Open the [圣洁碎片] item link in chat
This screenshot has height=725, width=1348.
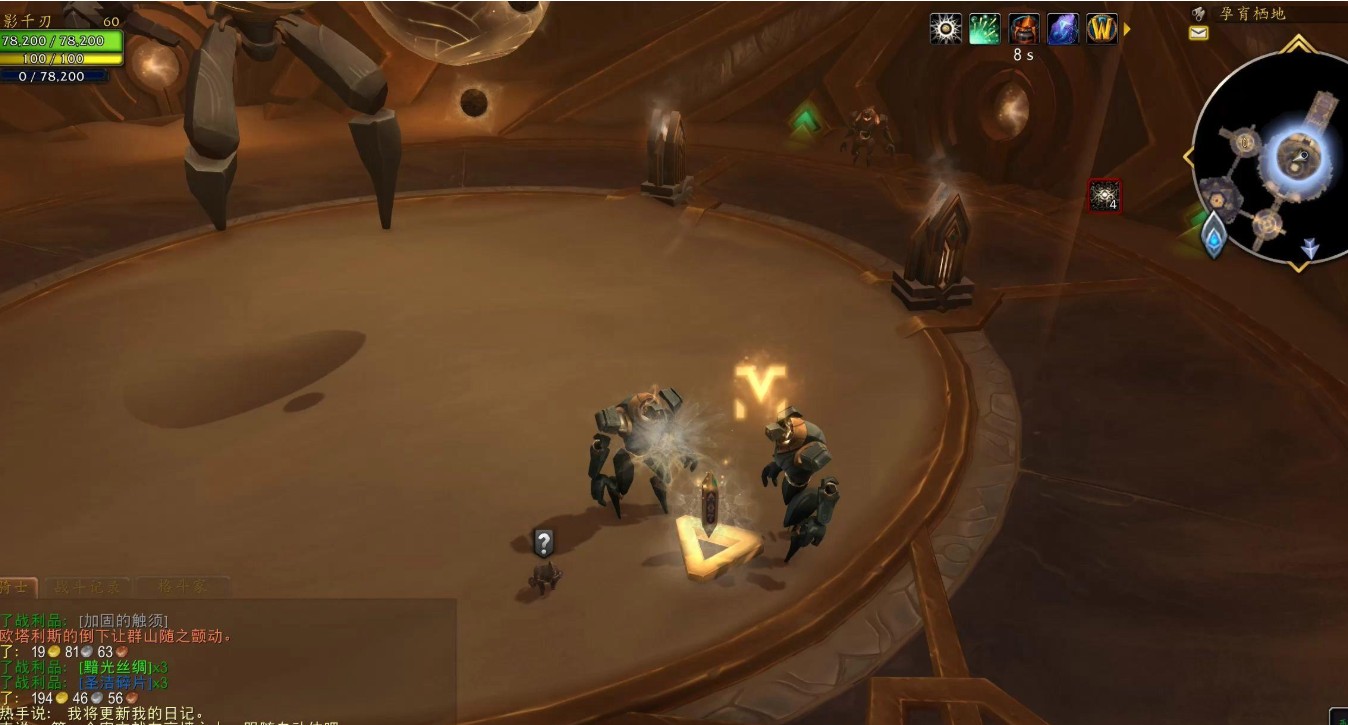click(x=115, y=683)
